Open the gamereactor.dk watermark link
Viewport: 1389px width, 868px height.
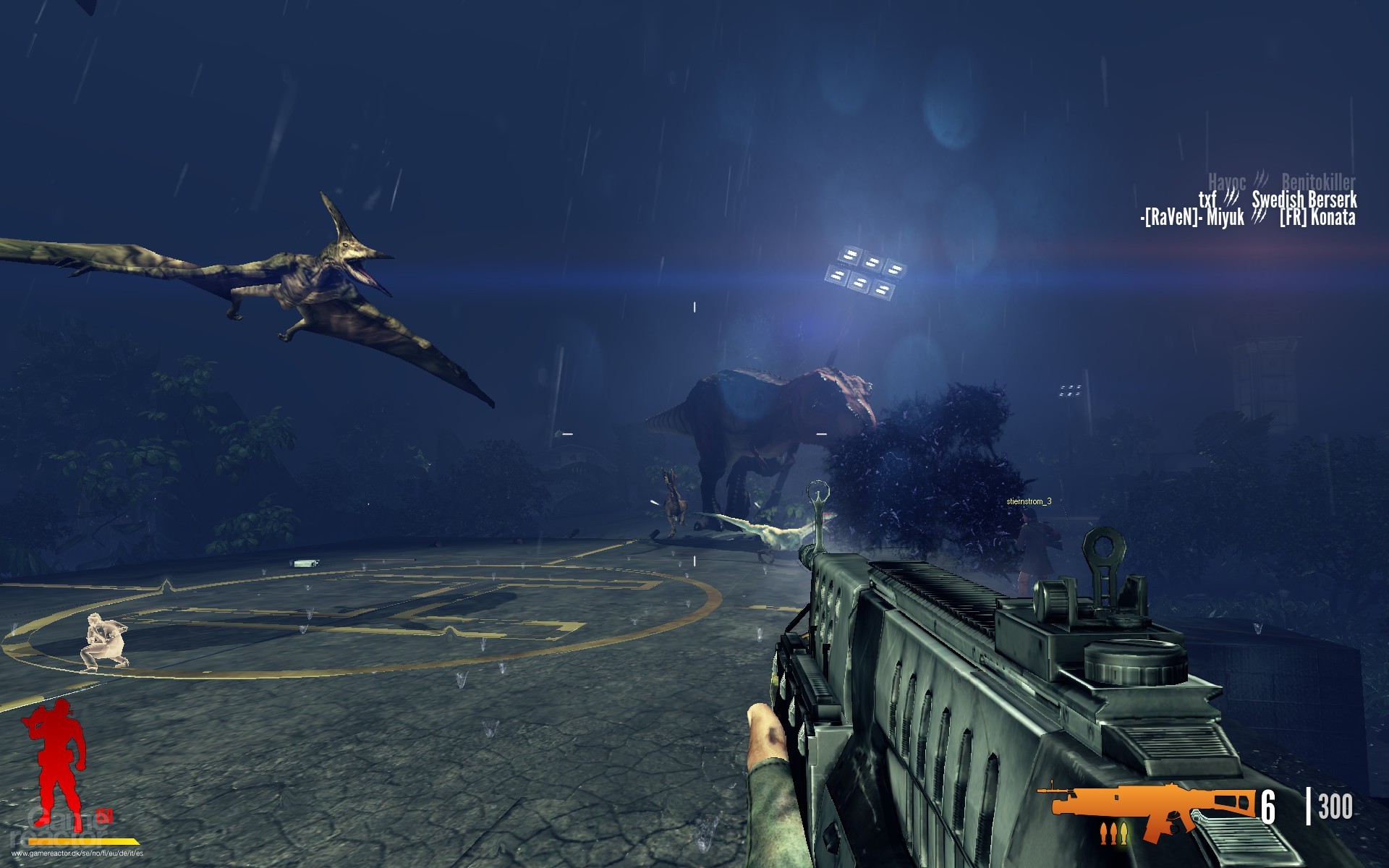point(77,854)
